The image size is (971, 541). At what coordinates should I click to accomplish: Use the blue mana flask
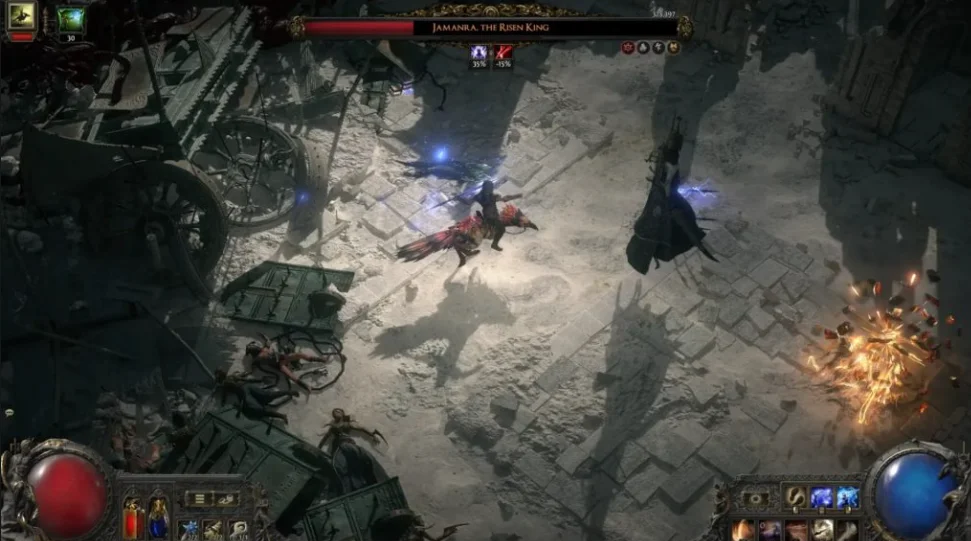pyautogui.click(x=157, y=518)
